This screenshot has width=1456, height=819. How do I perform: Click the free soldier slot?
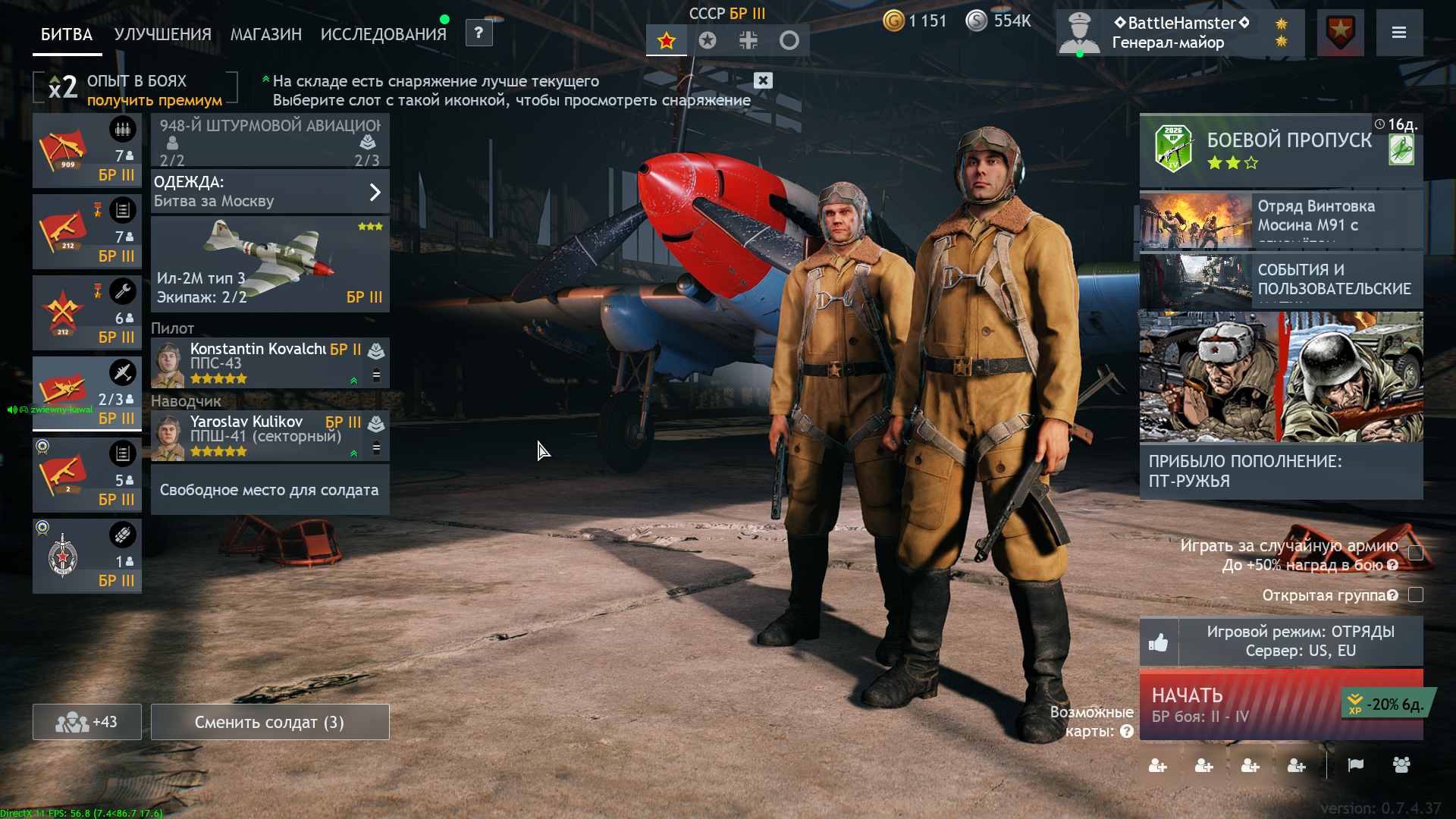pyautogui.click(x=270, y=490)
